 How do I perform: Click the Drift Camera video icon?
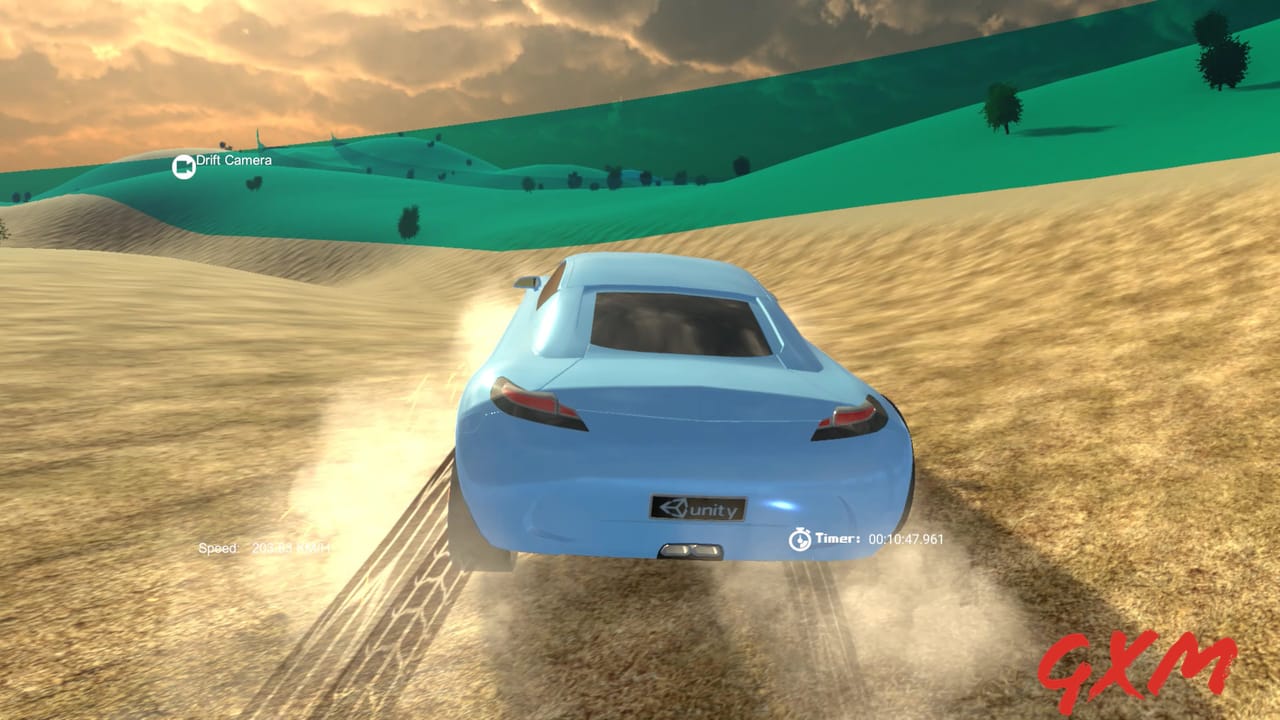[184, 166]
